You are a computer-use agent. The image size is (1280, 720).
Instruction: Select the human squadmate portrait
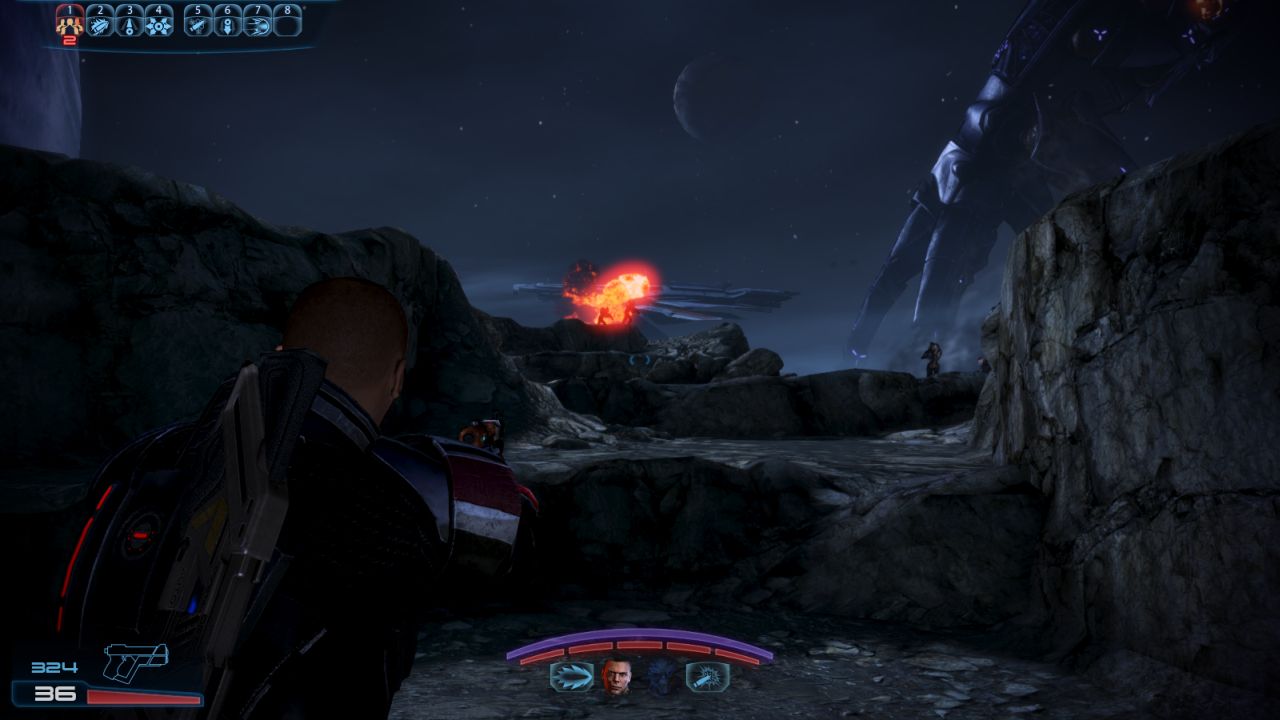pos(616,677)
